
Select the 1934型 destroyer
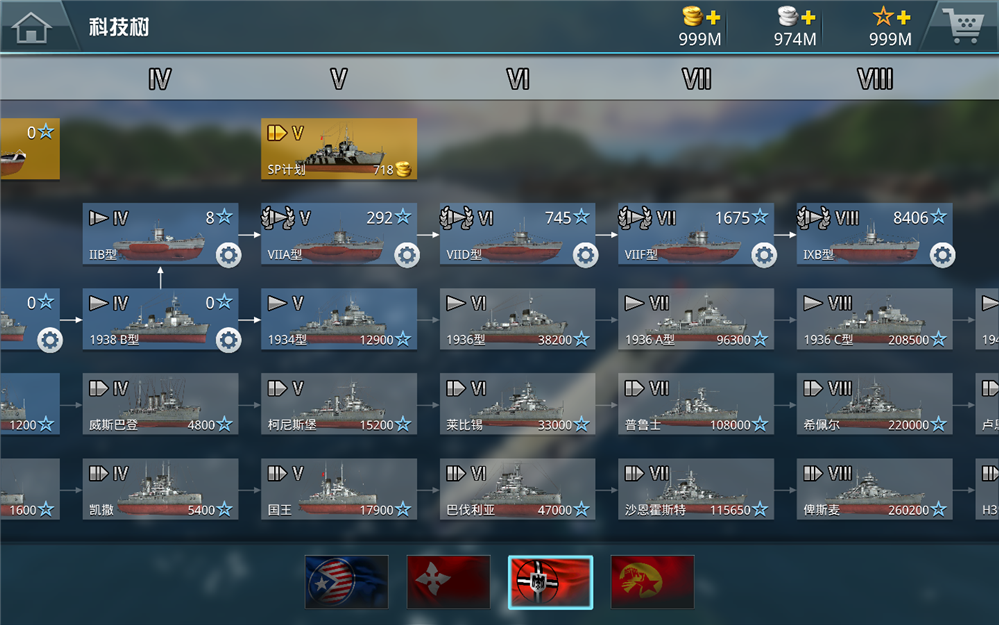[x=339, y=319]
